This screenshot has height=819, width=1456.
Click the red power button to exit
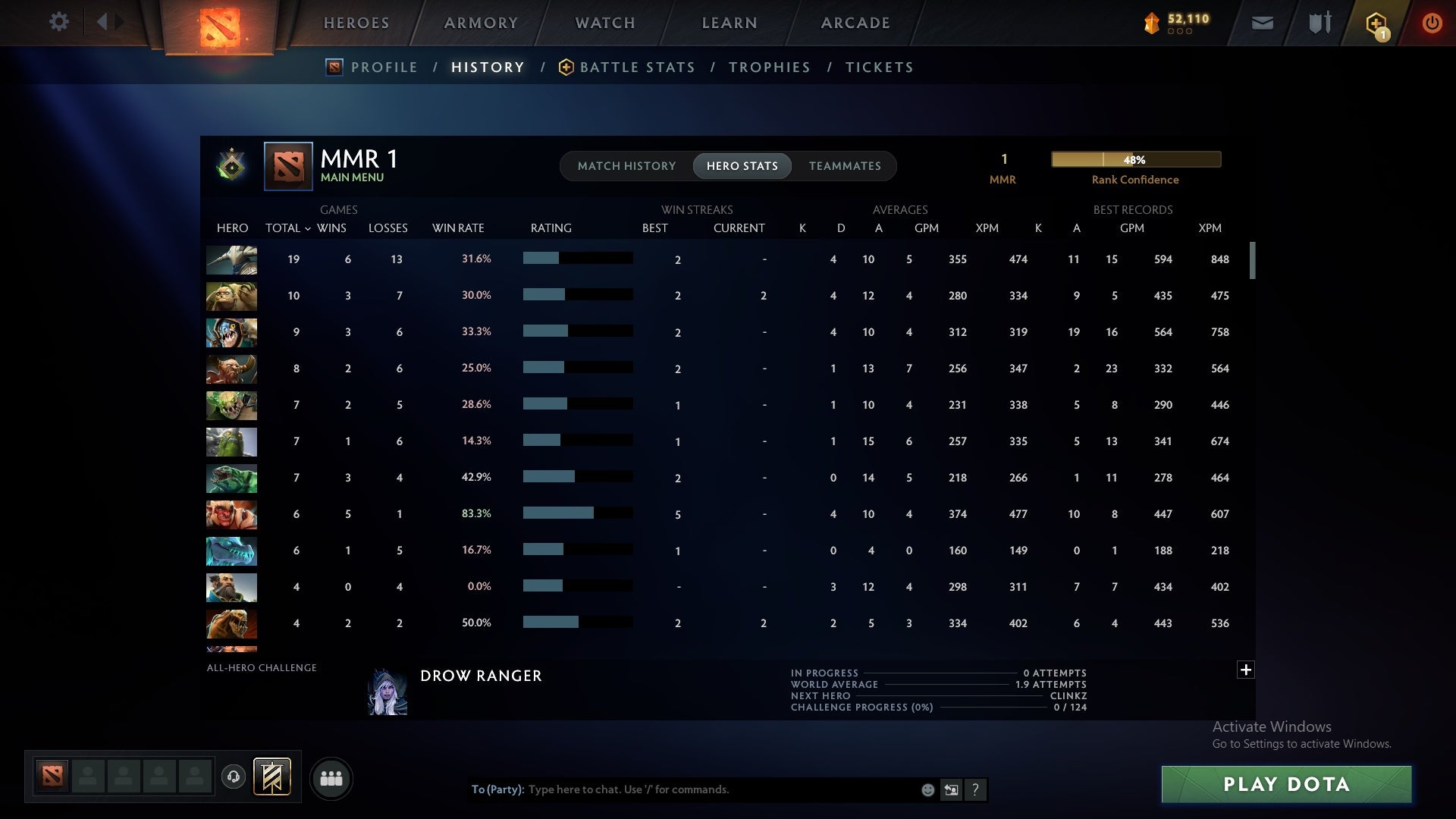[x=1432, y=23]
